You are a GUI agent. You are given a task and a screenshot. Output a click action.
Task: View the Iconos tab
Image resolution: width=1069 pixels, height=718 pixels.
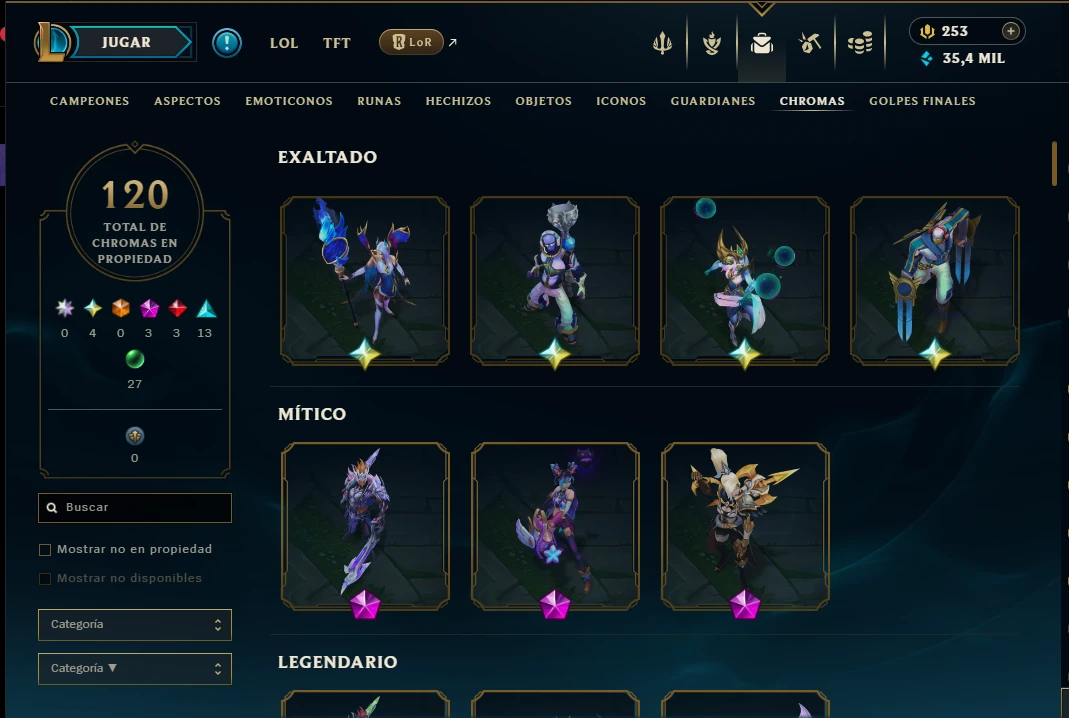click(621, 101)
